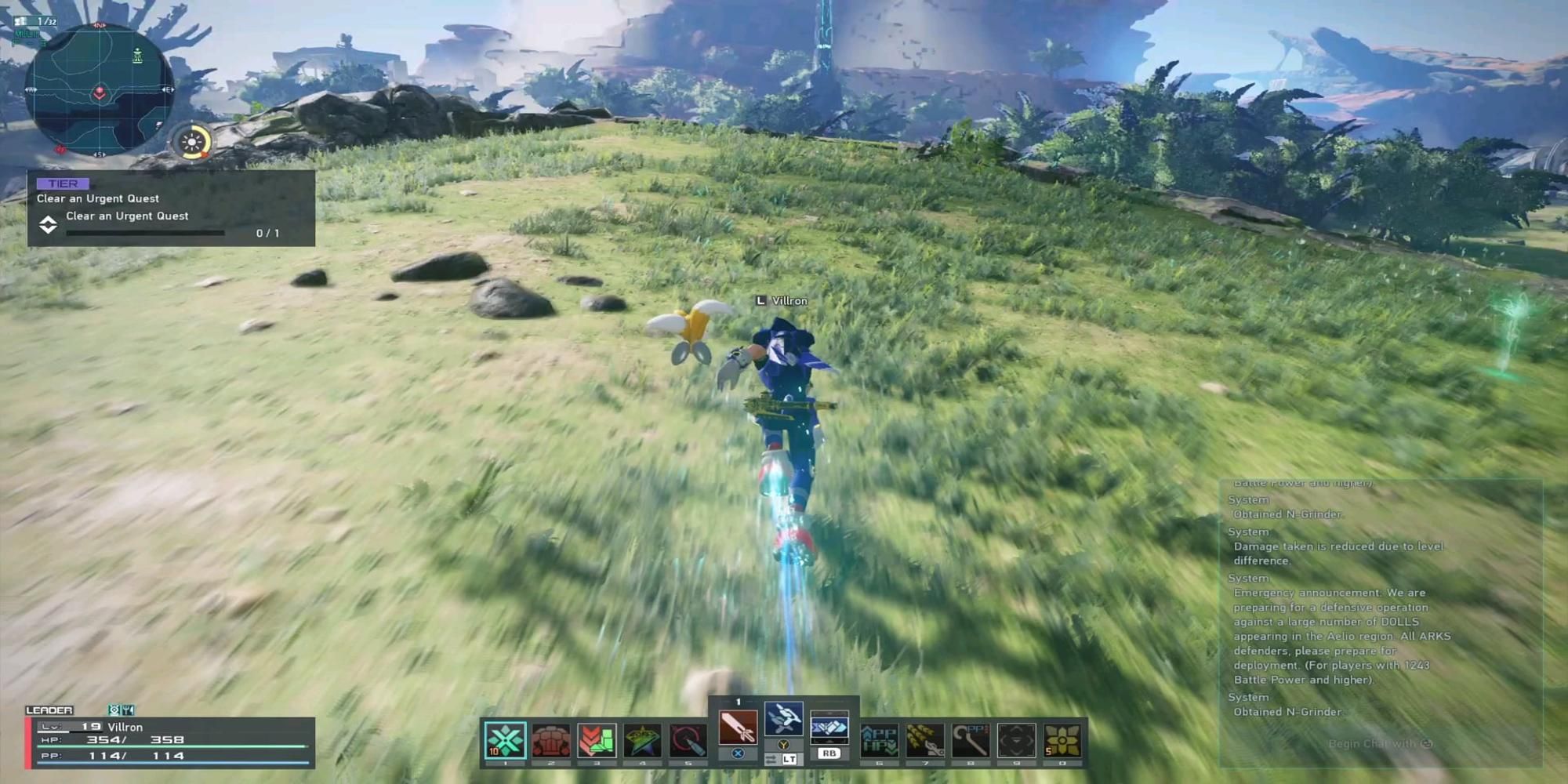This screenshot has width=1568, height=784.
Task: Use the teal cross item in slot 1
Action: point(505,740)
